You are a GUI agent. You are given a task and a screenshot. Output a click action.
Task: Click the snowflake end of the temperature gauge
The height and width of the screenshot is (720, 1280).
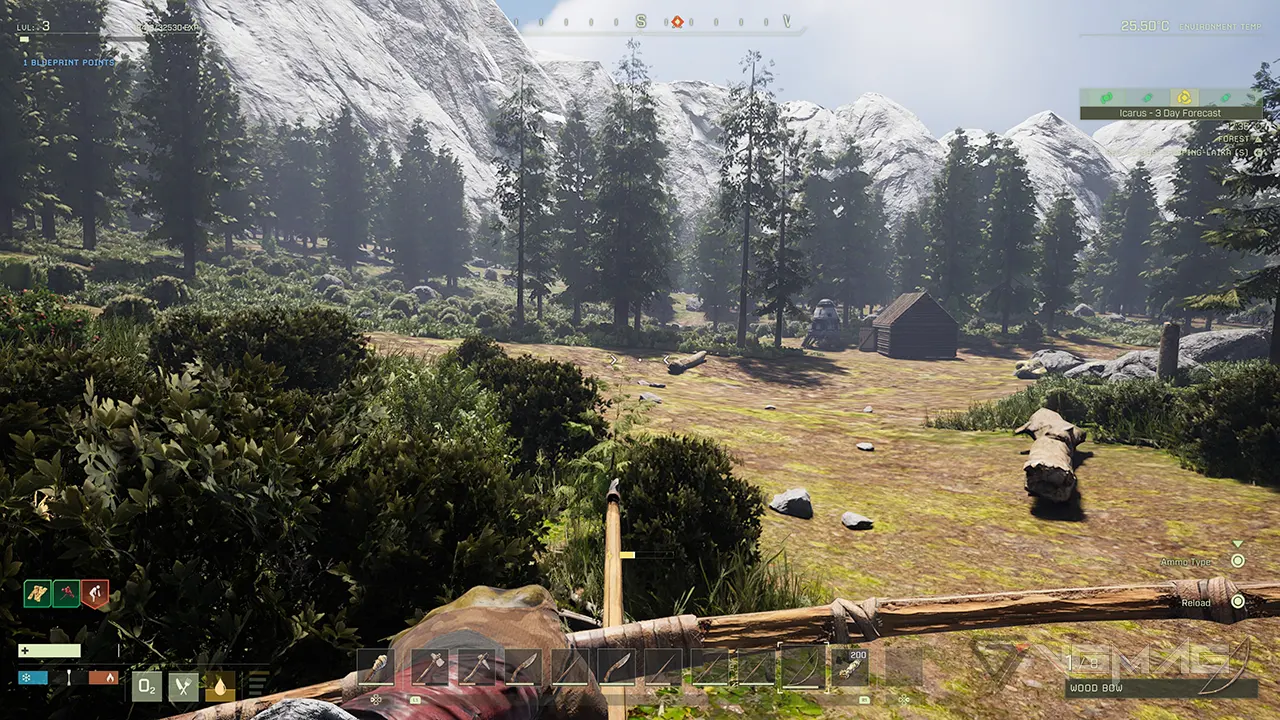click(x=27, y=677)
